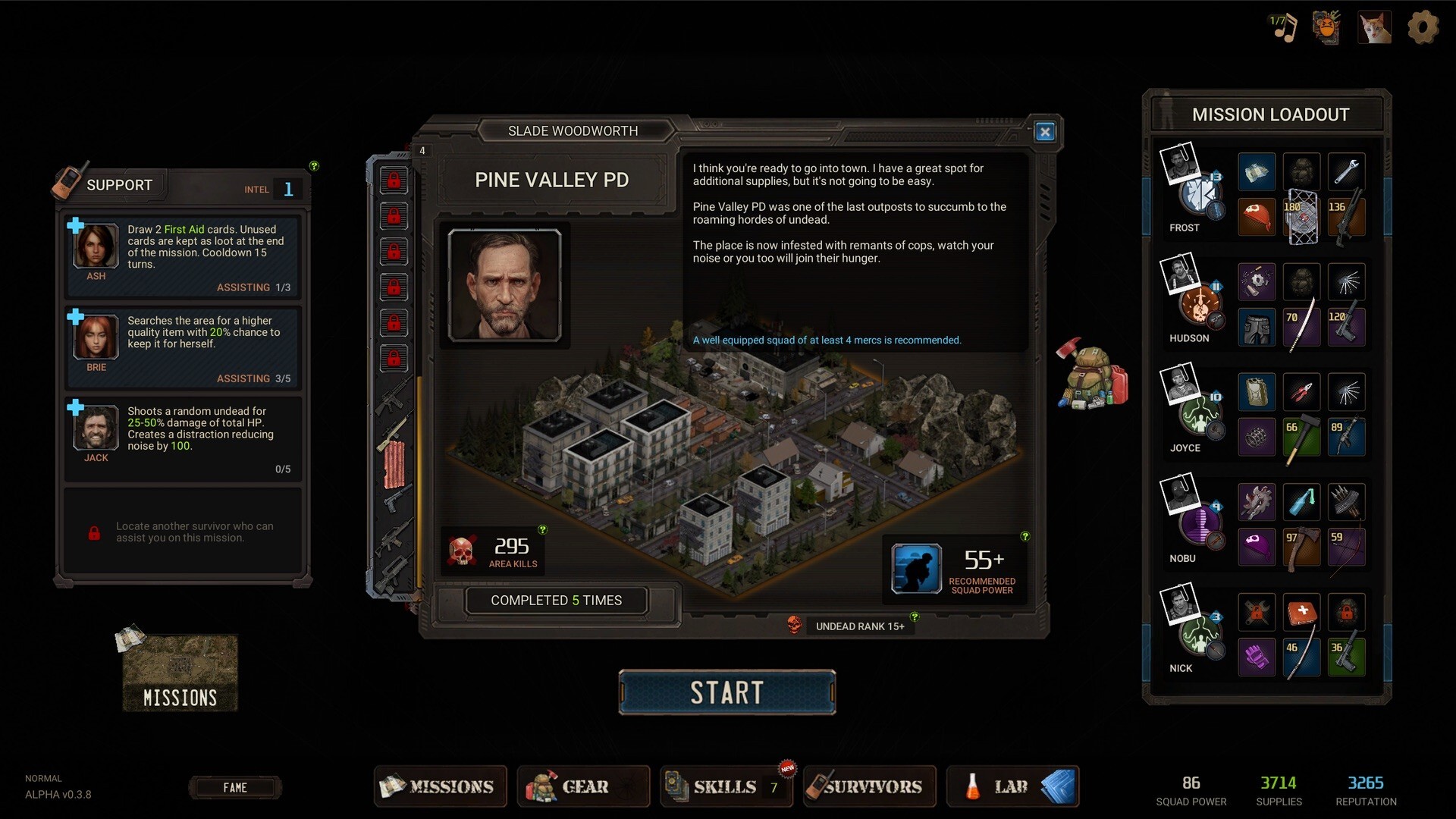The height and width of the screenshot is (819, 1456).
Task: Select Nick's first aid kit item
Action: pyautogui.click(x=1302, y=613)
